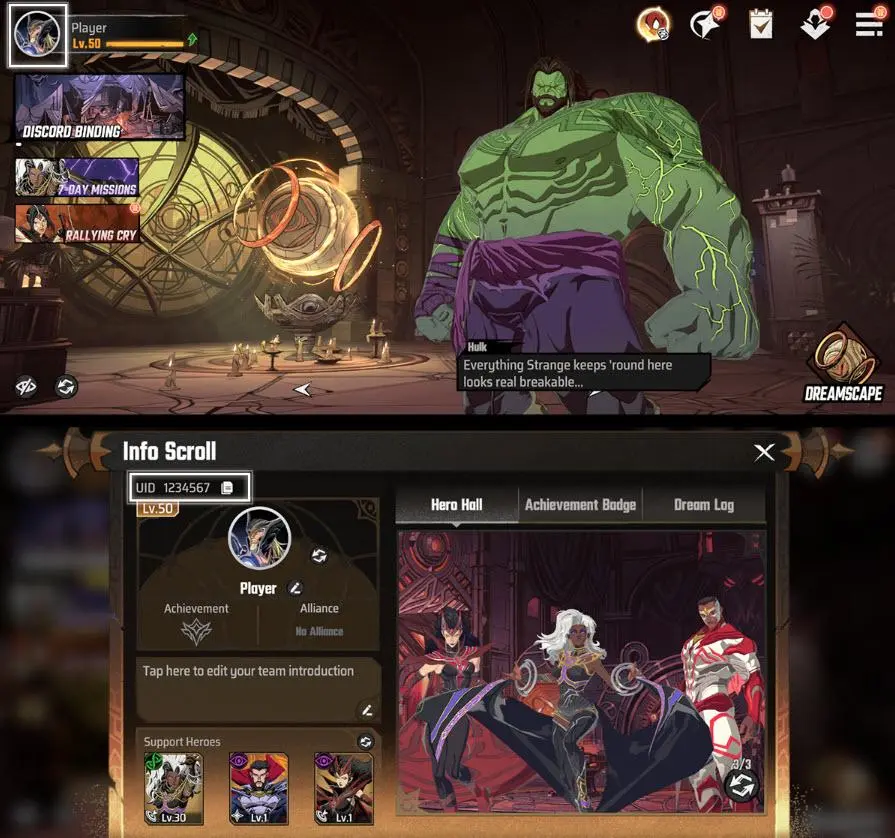Edit the team introduction text
The width and height of the screenshot is (895, 838).
(x=366, y=709)
